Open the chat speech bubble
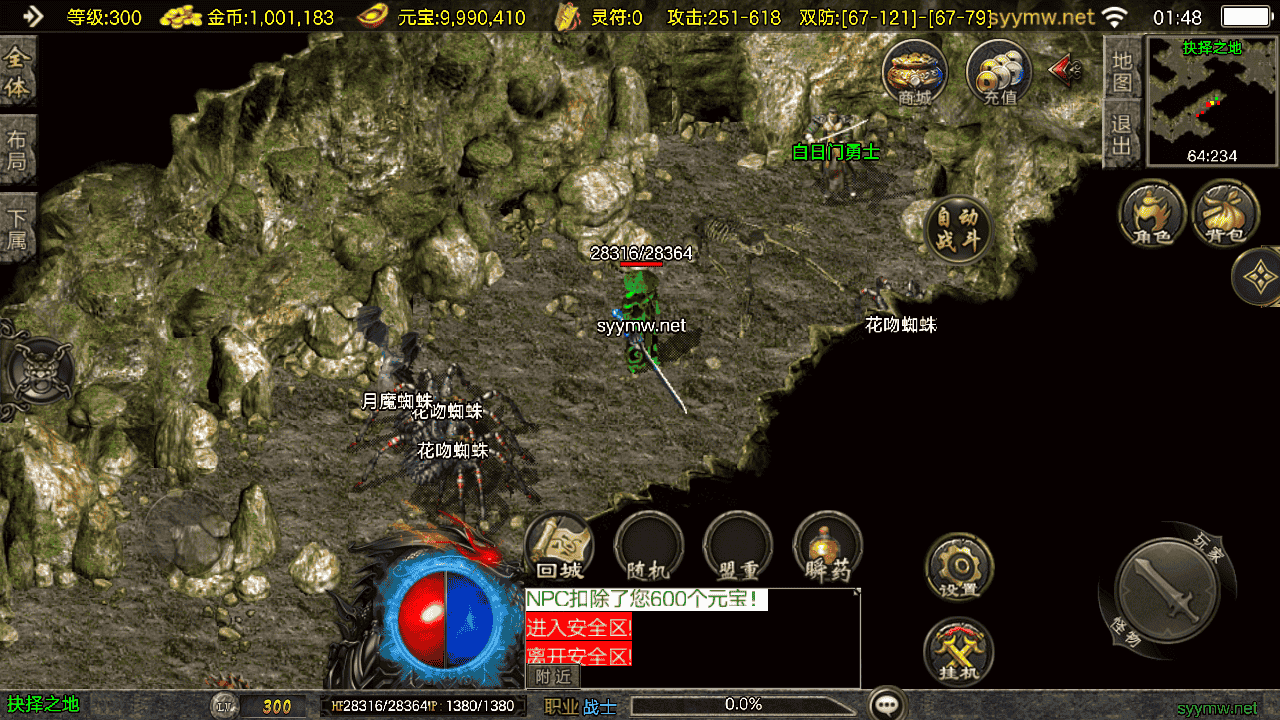The height and width of the screenshot is (720, 1280). click(887, 704)
